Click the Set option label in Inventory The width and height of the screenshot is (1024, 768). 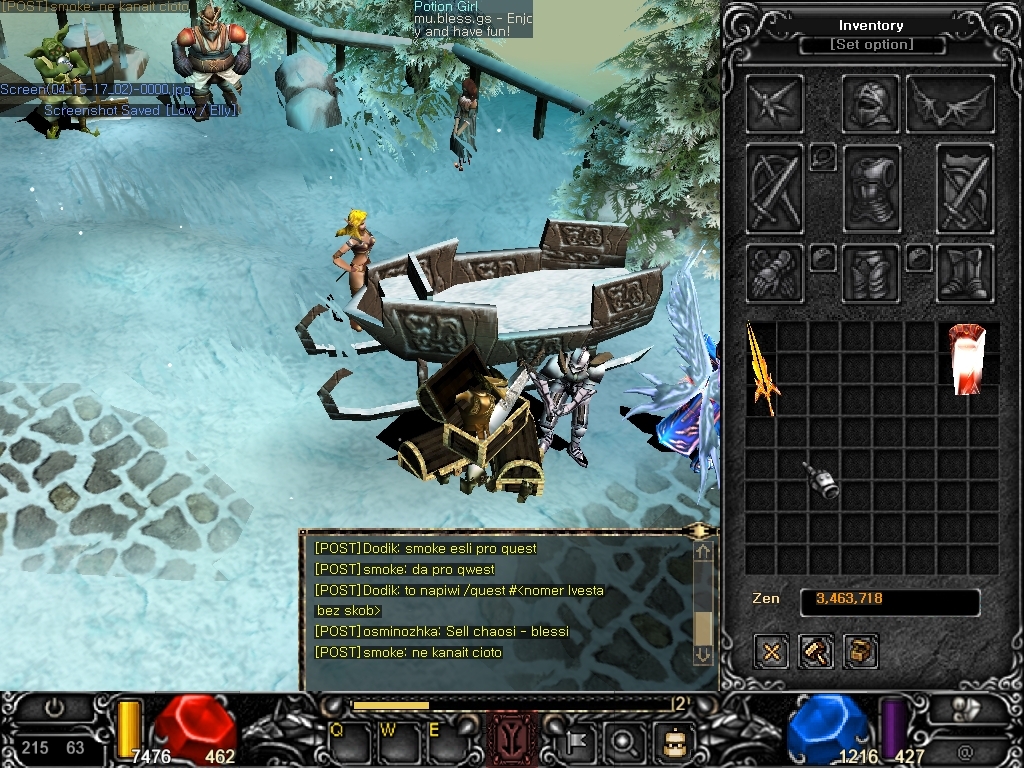tap(871, 45)
